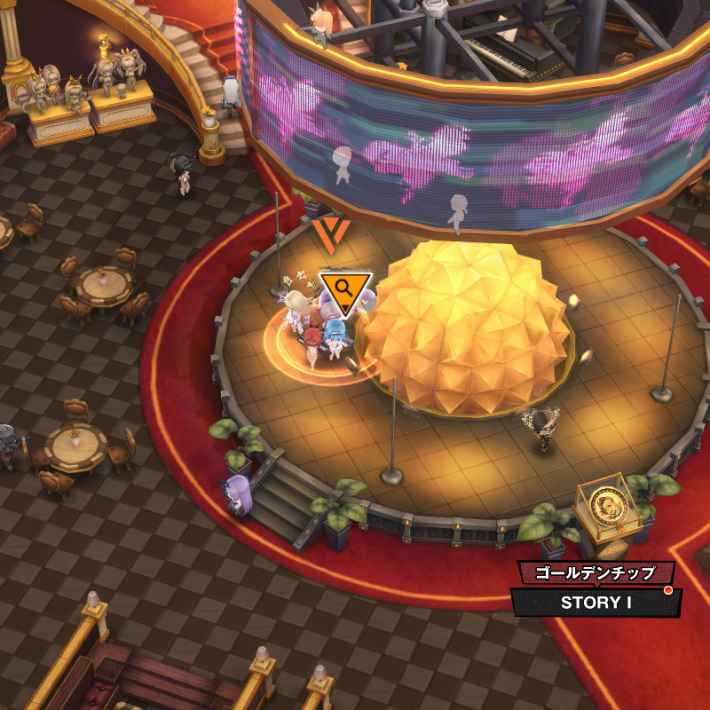Tap the orange magnifying glass inspect marker
The image size is (710, 710).
[345, 291]
